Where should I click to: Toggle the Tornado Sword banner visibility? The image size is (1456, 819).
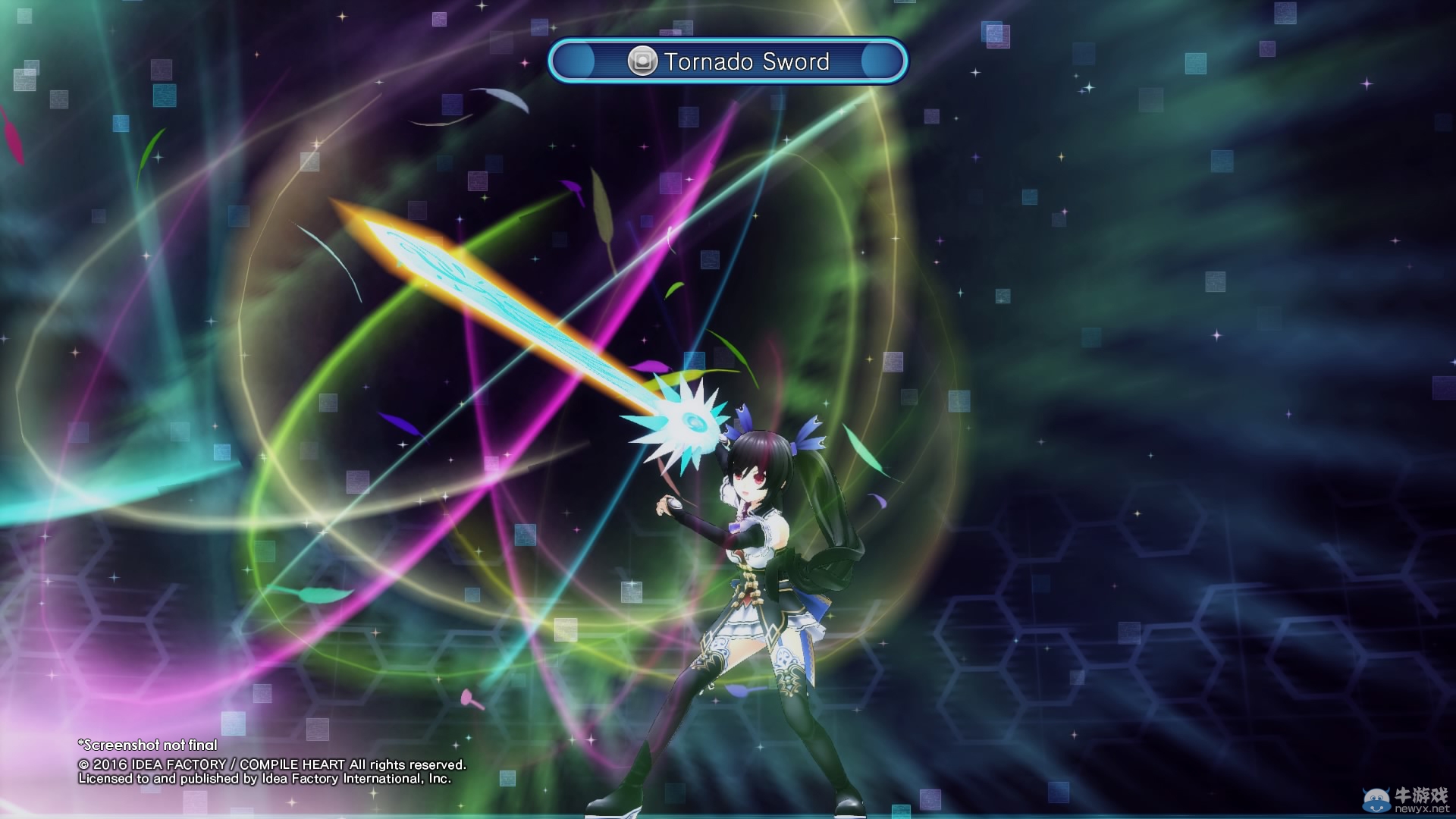pyautogui.click(x=728, y=63)
